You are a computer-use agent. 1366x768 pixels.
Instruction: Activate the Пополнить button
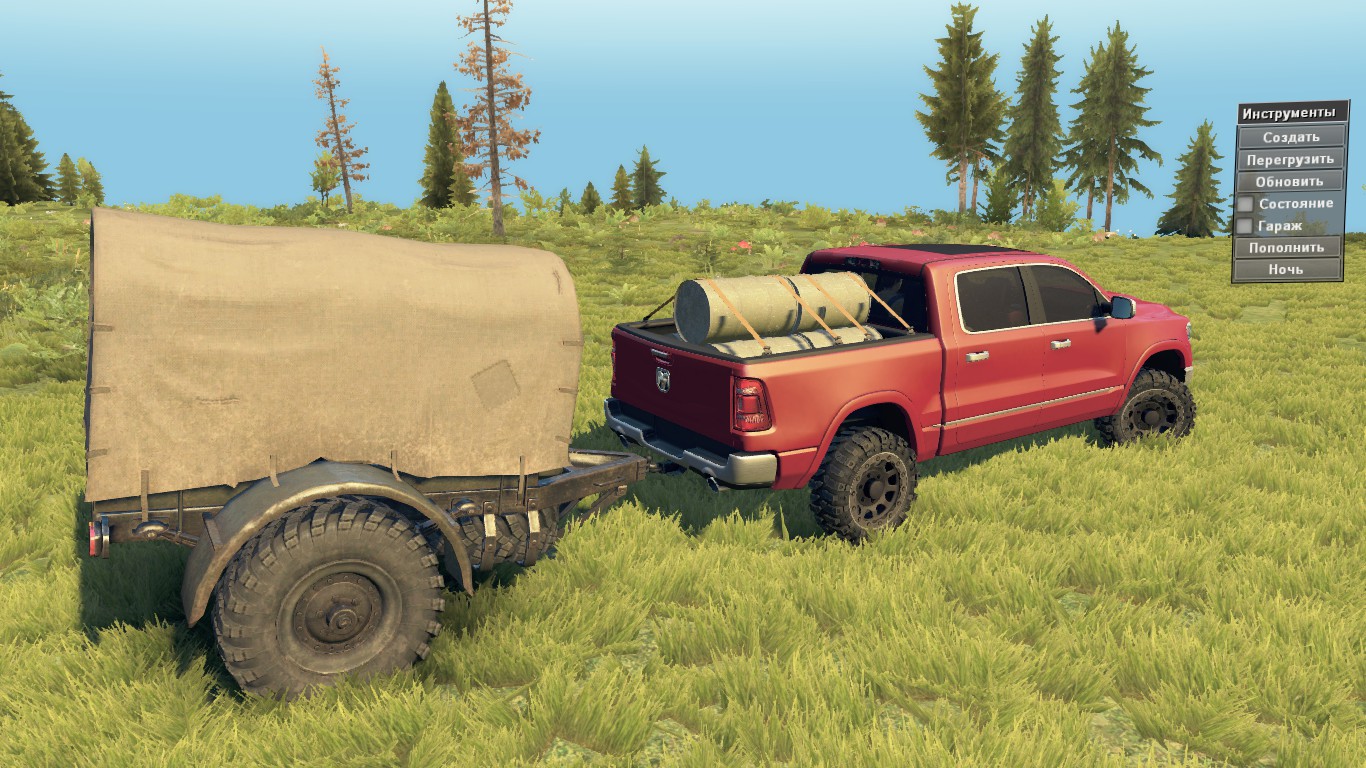click(x=1286, y=247)
